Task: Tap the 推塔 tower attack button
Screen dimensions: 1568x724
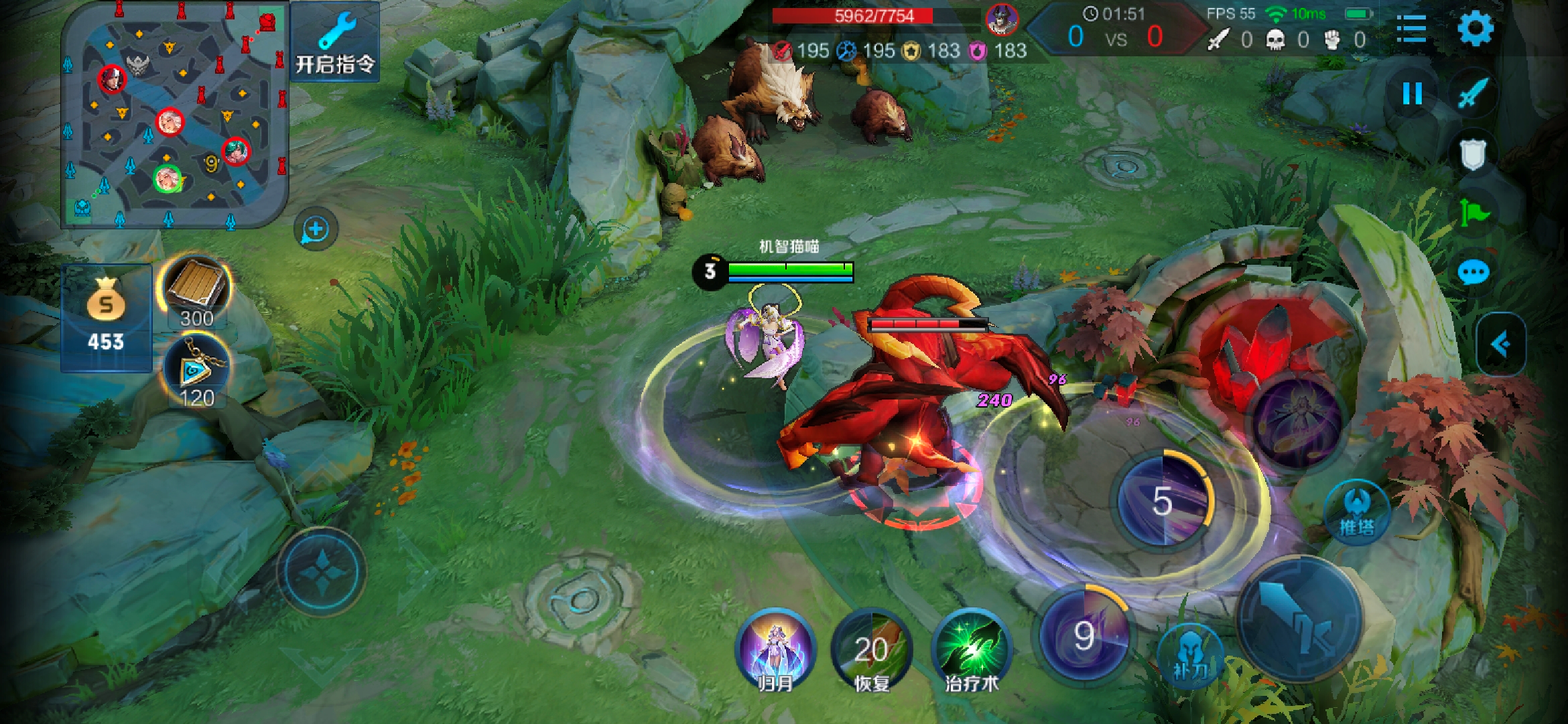Action: point(1357,512)
